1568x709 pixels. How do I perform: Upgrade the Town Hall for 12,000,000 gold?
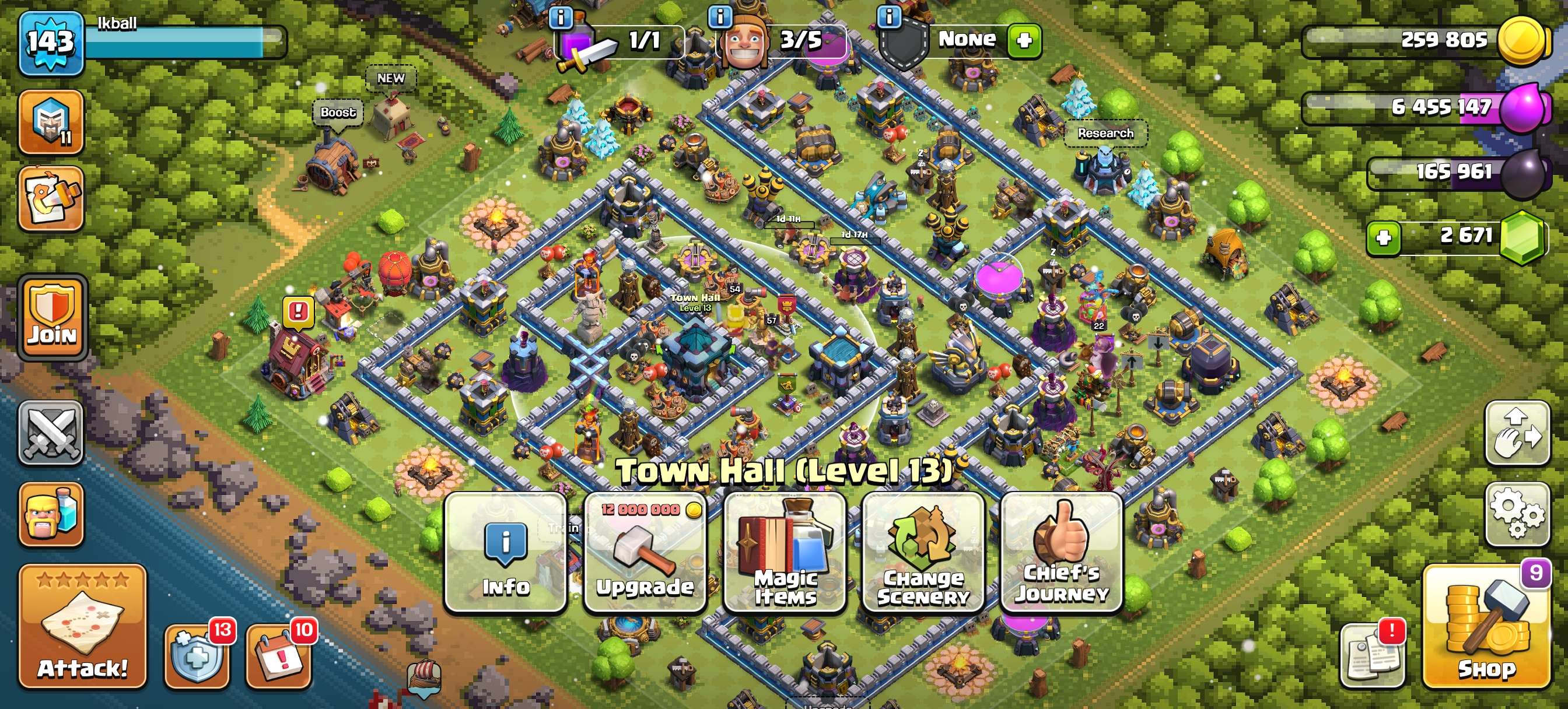point(645,552)
